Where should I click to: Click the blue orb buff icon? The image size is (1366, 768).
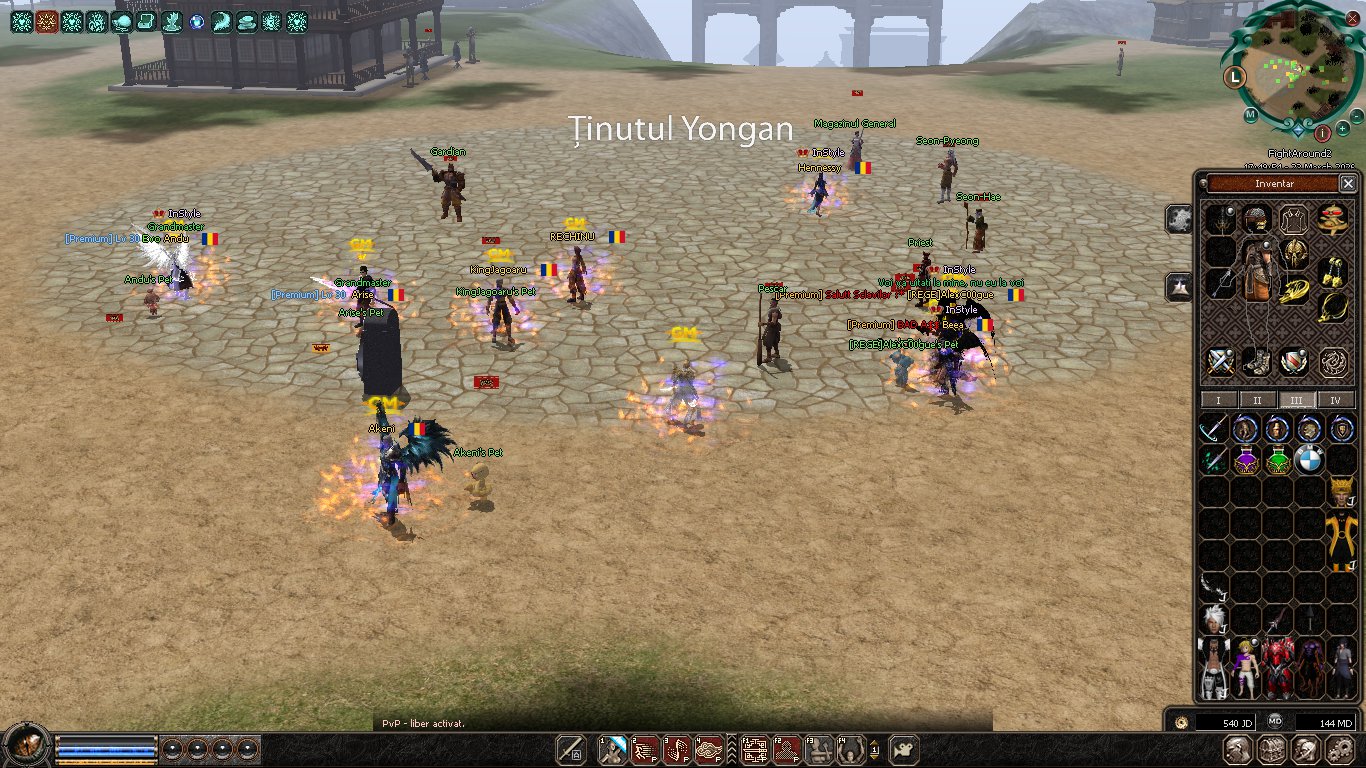coord(196,21)
